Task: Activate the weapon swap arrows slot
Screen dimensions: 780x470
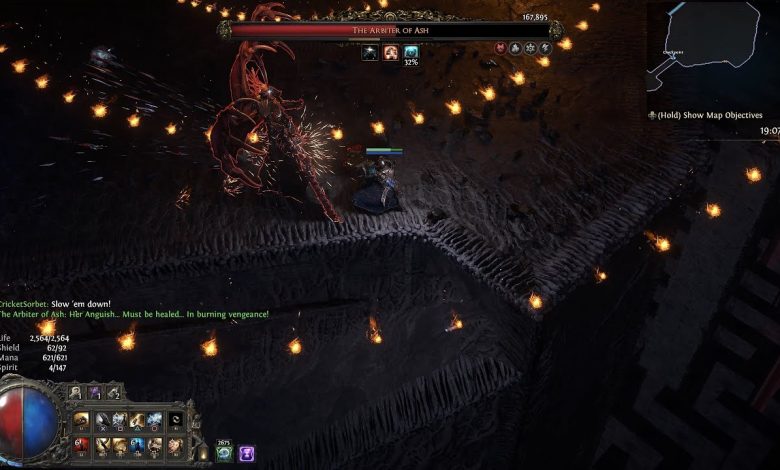Action: [176, 421]
